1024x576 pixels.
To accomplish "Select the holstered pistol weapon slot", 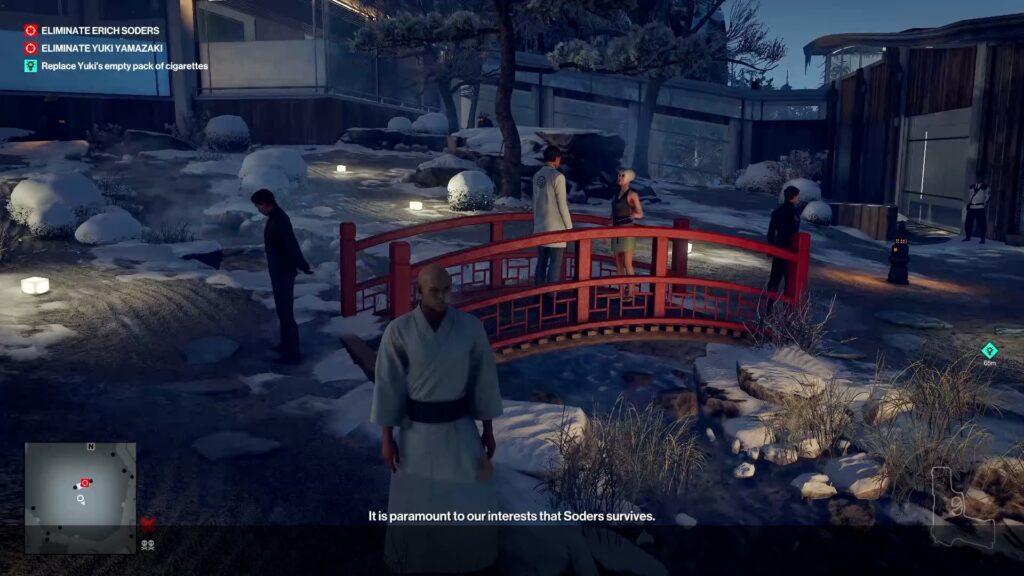I will click(960, 508).
